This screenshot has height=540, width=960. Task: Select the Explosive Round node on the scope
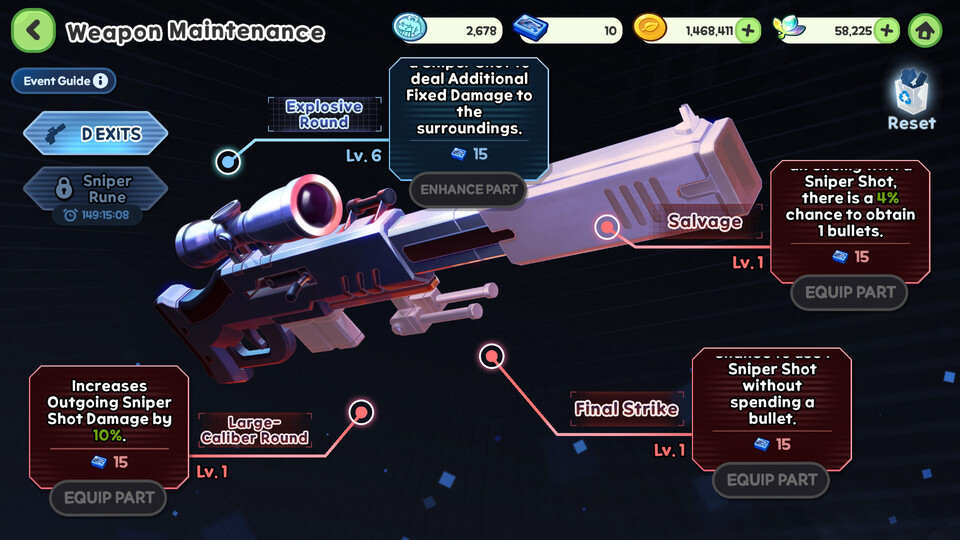coord(228,160)
